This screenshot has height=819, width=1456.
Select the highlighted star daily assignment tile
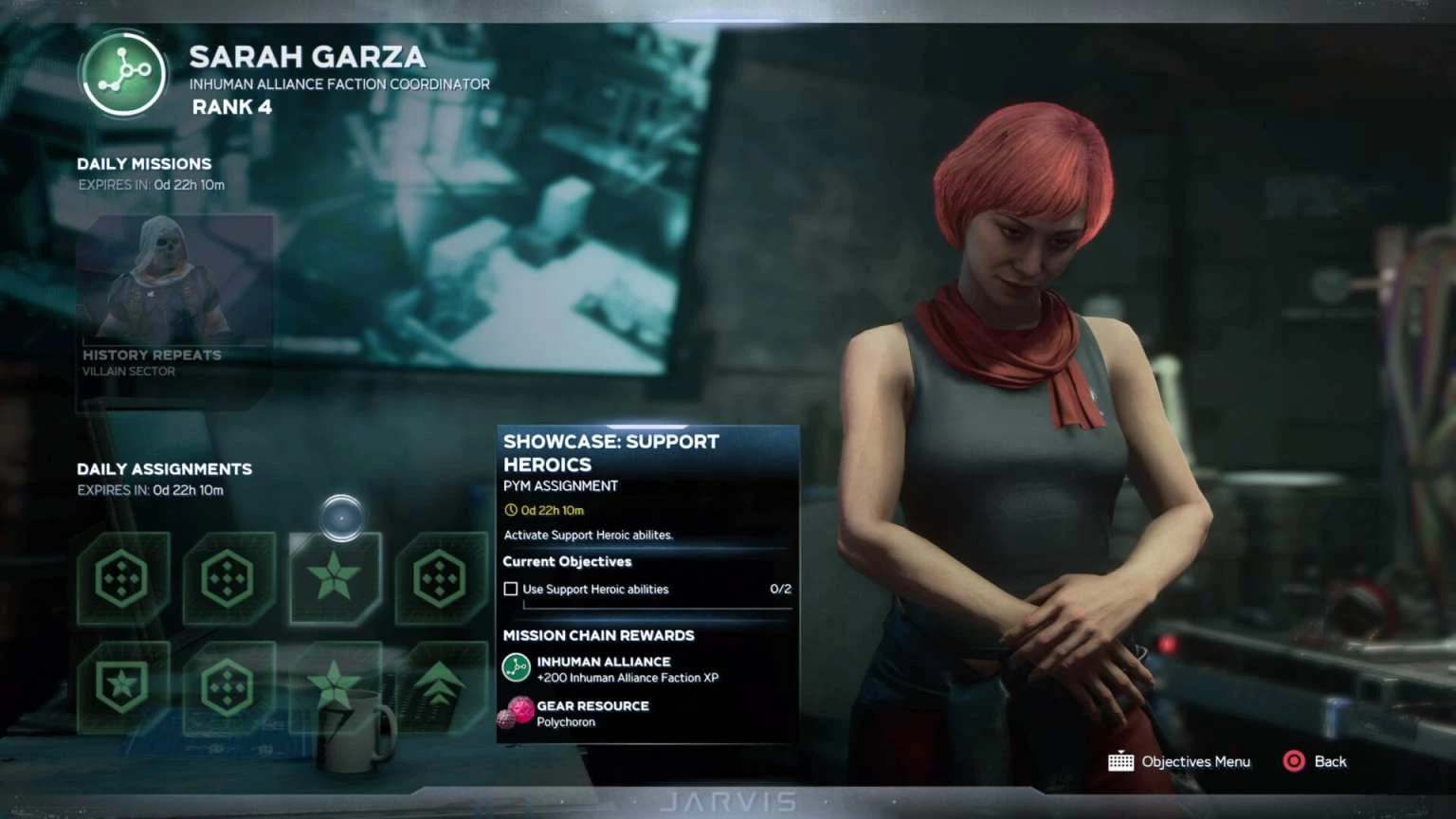coord(335,577)
